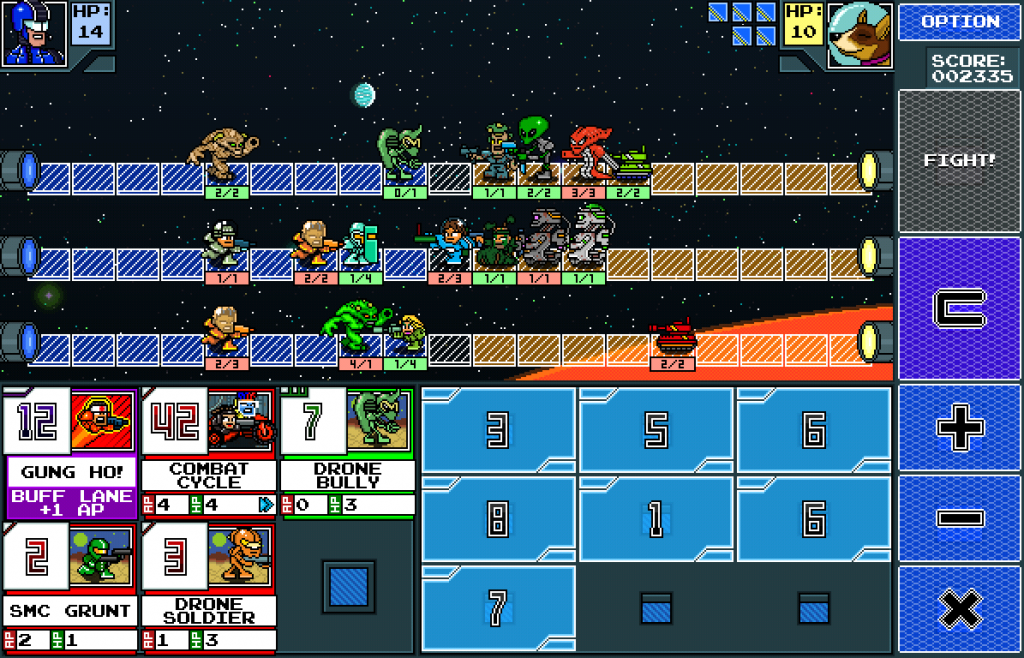
Task: Pick the number 5 tile
Action: pos(656,430)
